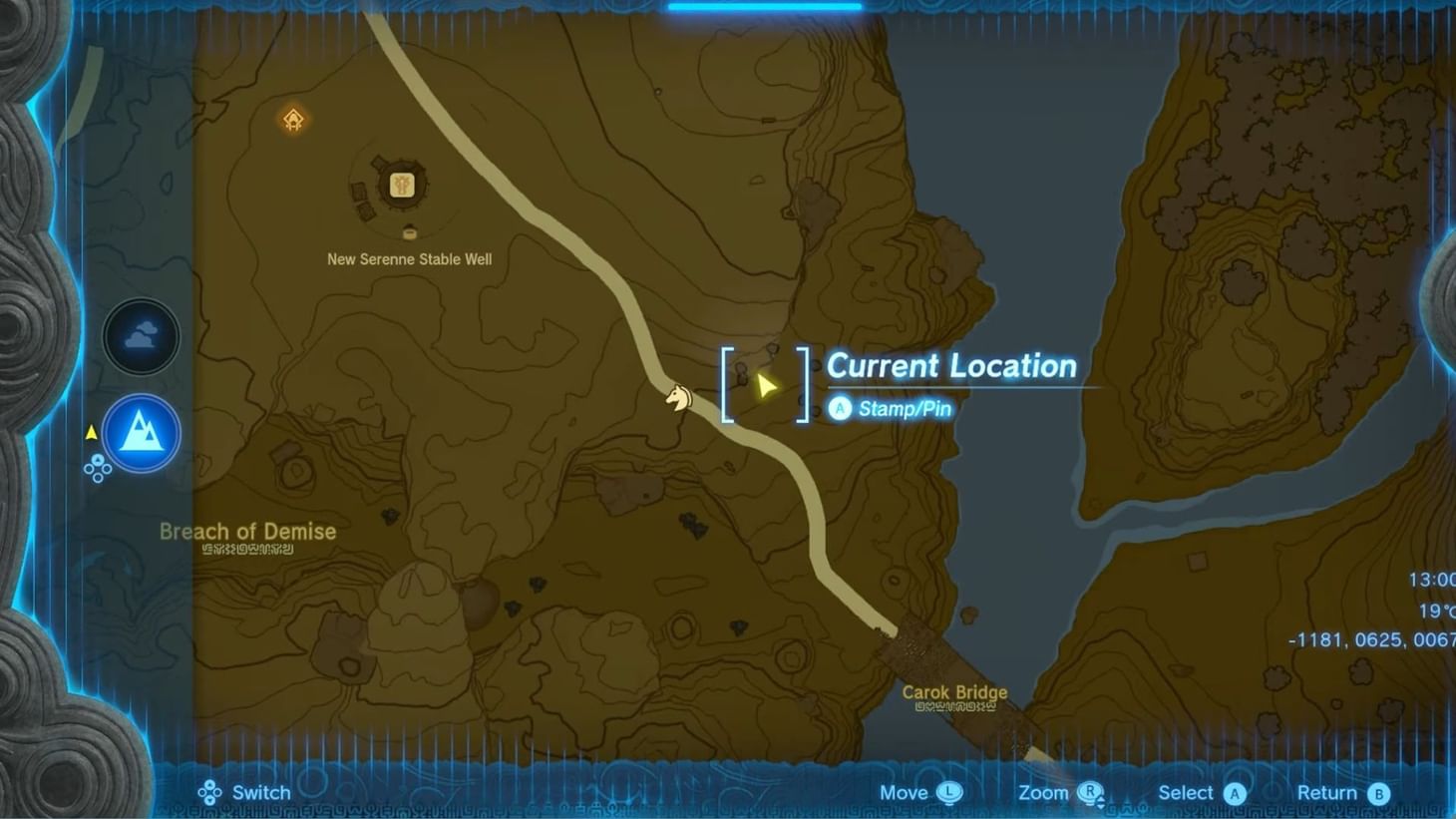Click the D-pad icon beside Switch
Viewport: 1456px width, 819px height.
click(209, 792)
